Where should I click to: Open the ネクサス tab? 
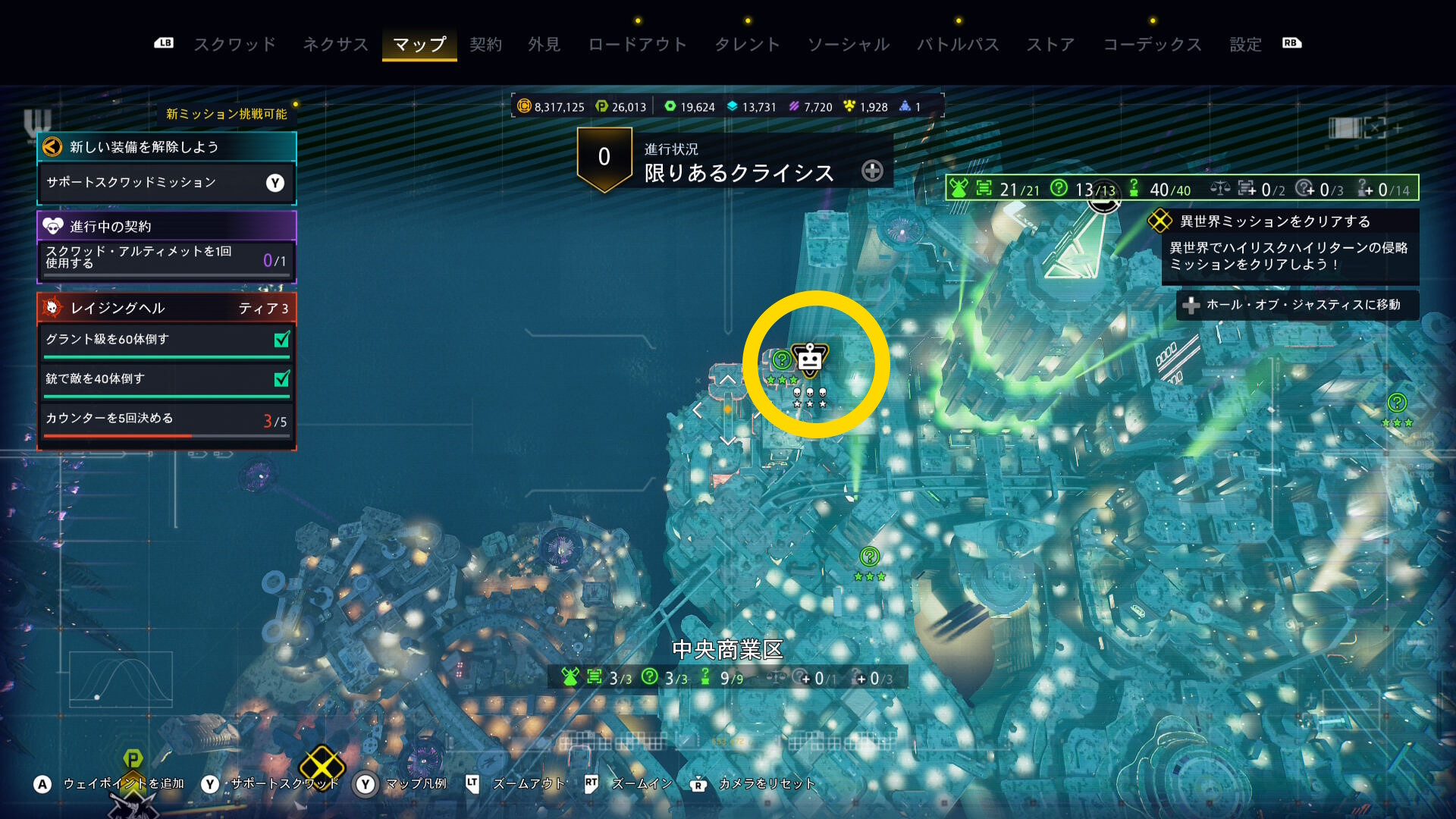(335, 44)
